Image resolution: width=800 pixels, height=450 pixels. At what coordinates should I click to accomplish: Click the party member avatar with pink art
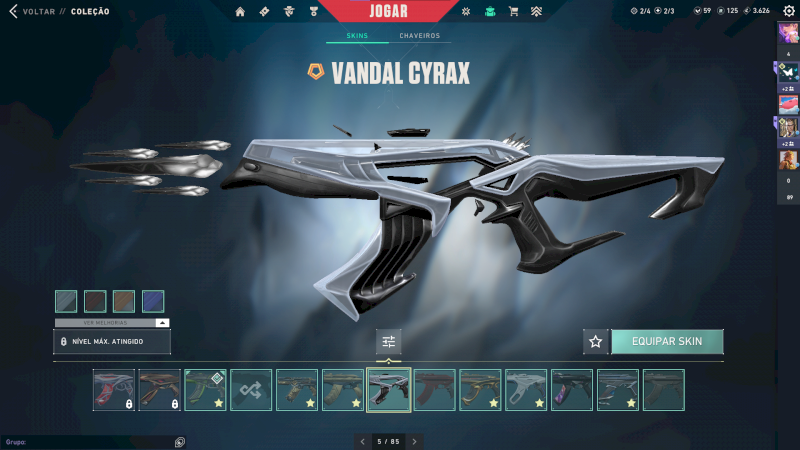pos(788,104)
